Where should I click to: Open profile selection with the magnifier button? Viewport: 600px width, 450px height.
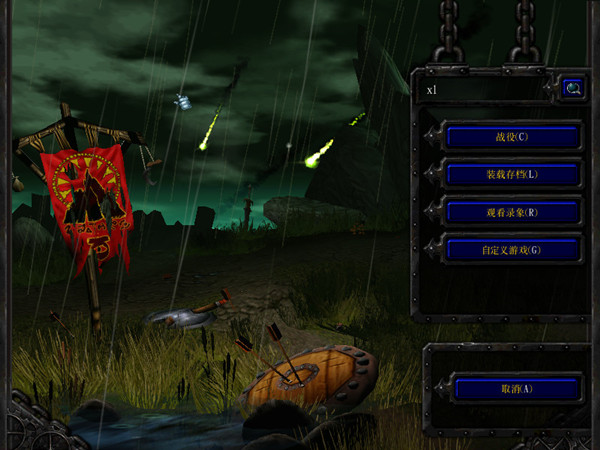(573, 88)
